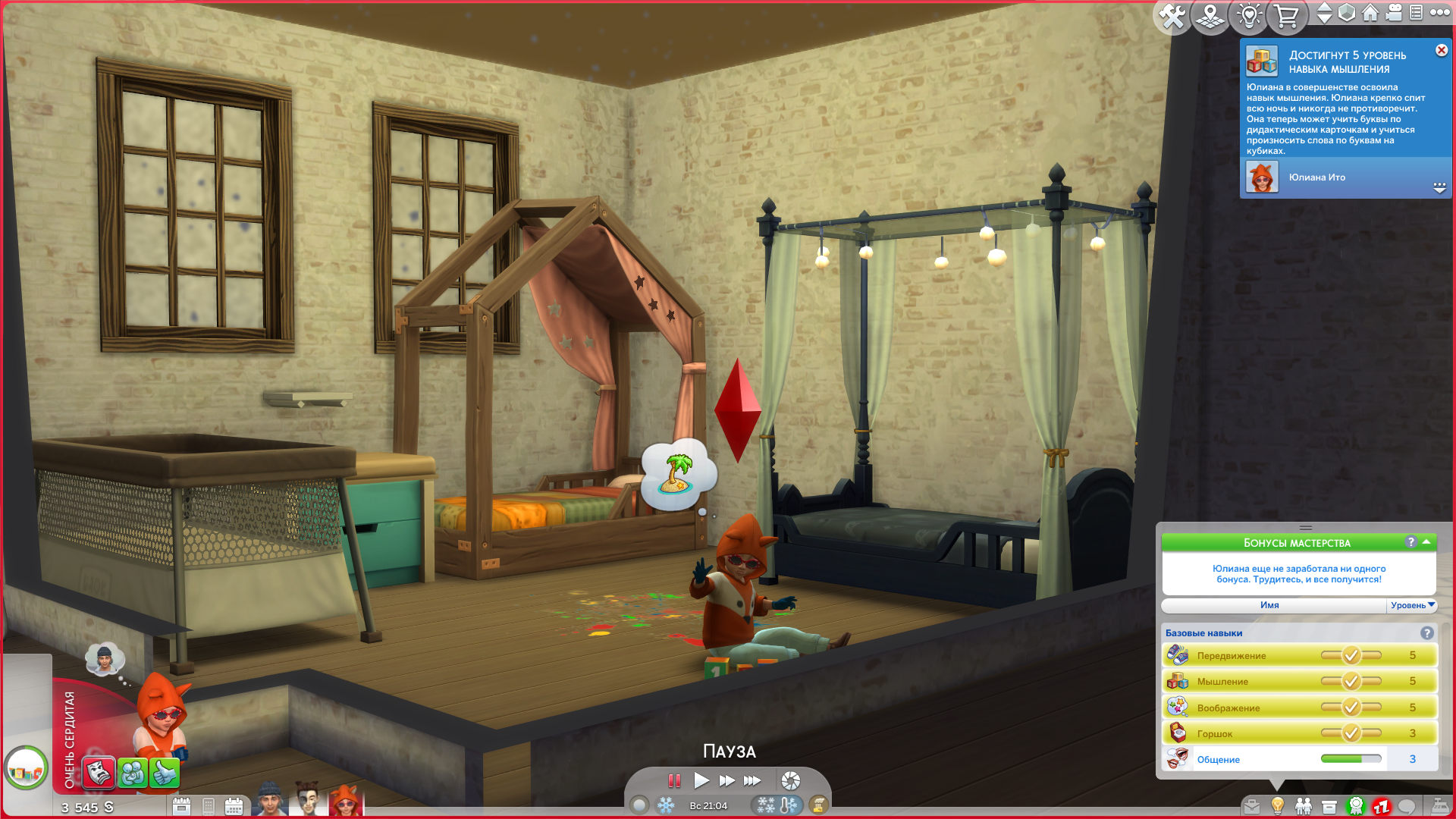Click the red angry mask moodlet
The height and width of the screenshot is (819, 1456).
pos(99,773)
